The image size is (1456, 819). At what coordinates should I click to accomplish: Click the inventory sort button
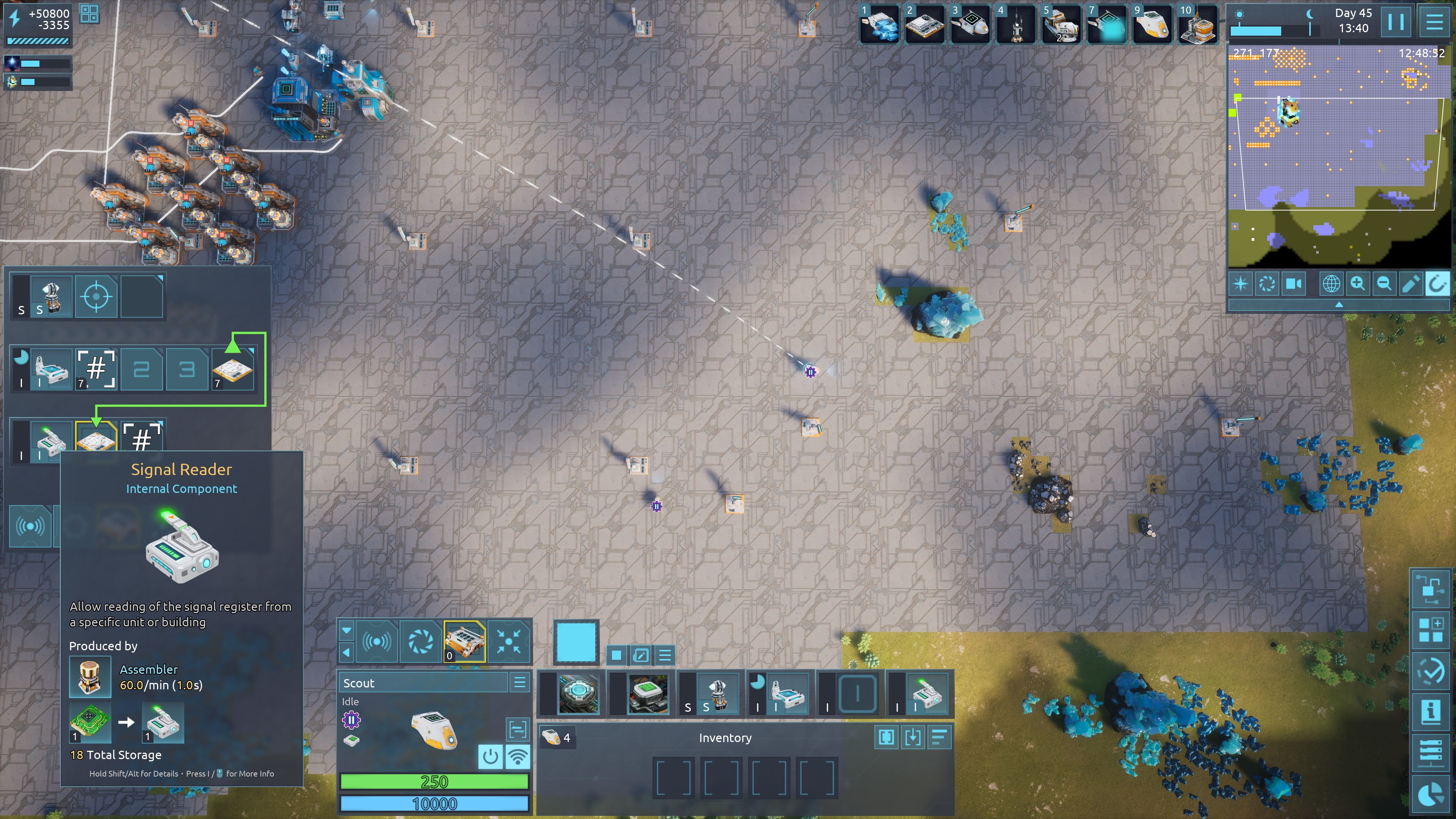pyautogui.click(x=939, y=737)
